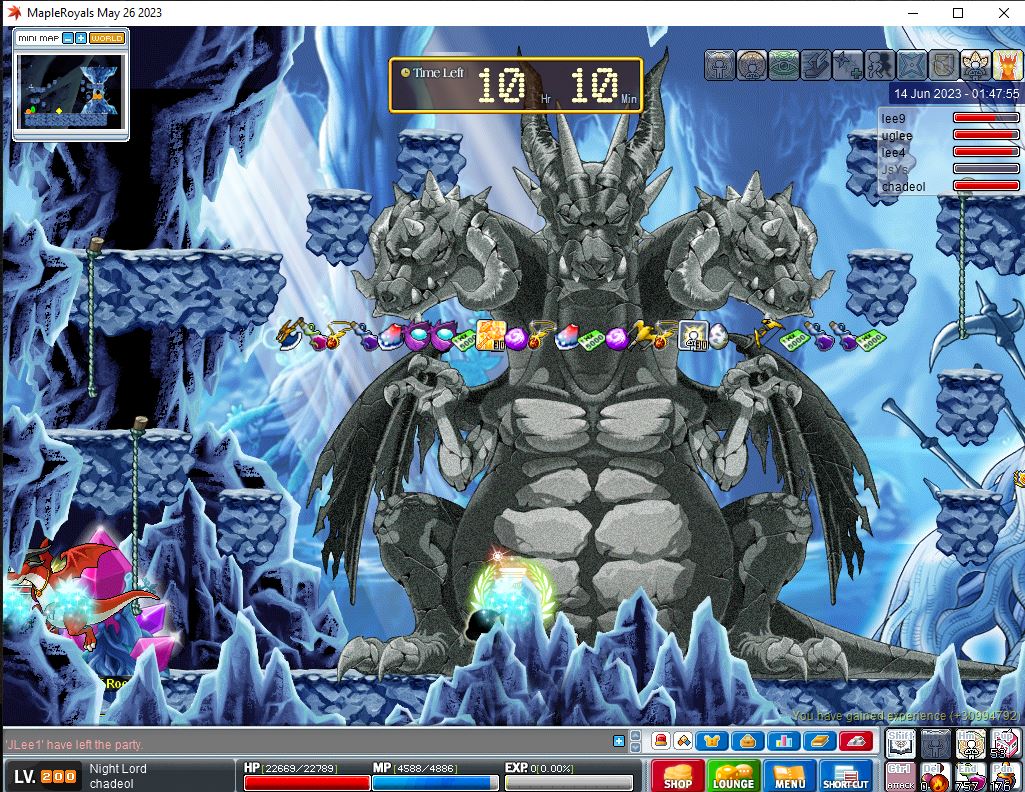
Task: Open the World map button
Action: pos(106,38)
